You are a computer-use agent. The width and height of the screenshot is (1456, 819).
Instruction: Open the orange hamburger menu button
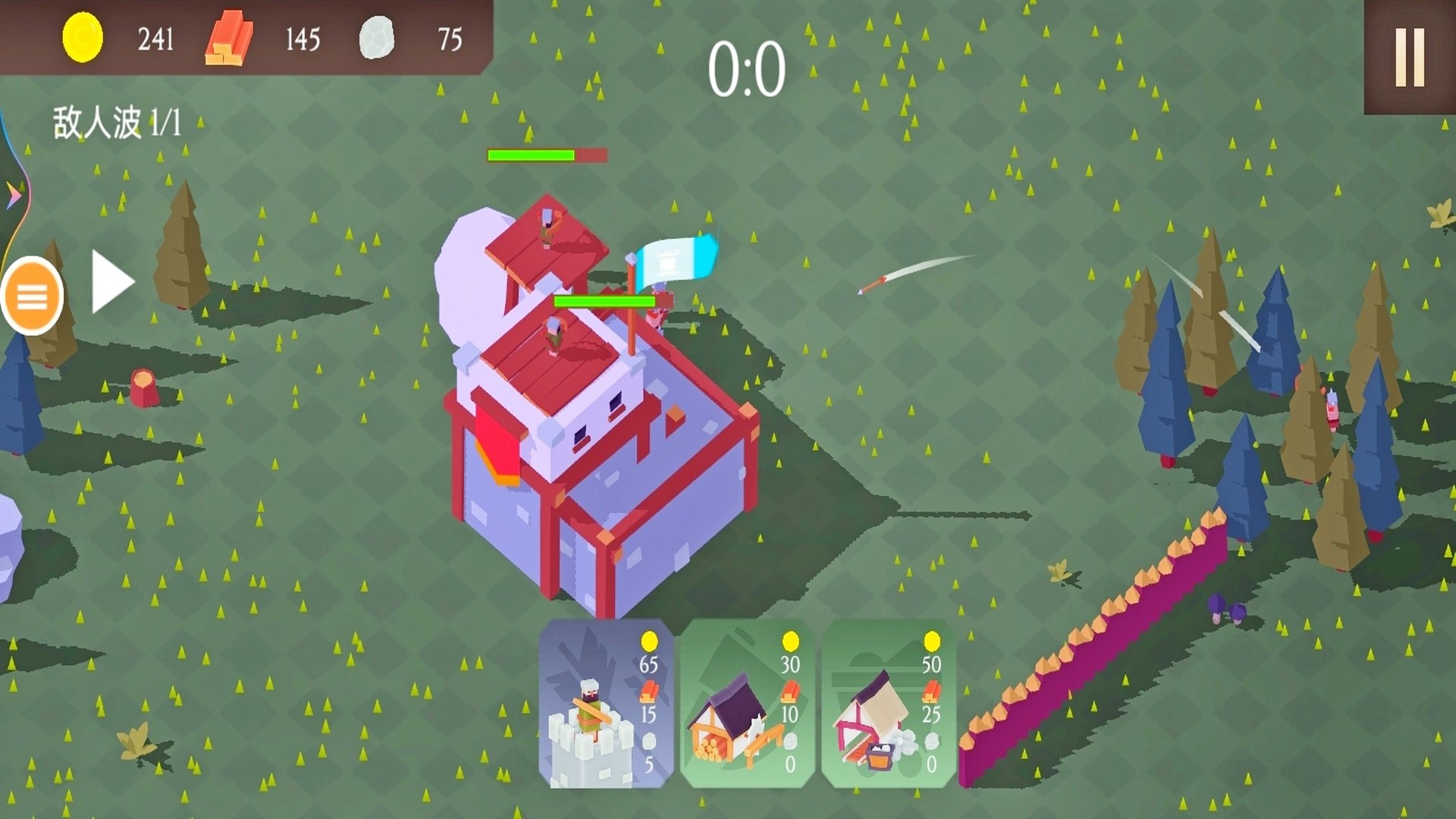click(32, 297)
